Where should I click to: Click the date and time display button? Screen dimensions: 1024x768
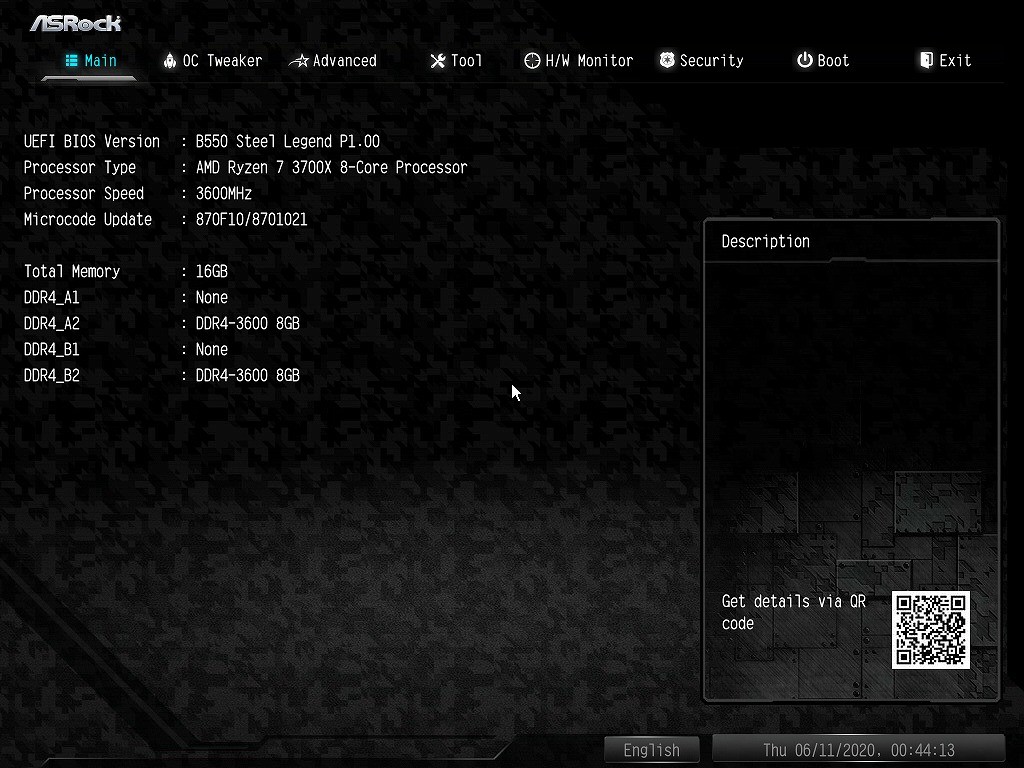click(858, 750)
